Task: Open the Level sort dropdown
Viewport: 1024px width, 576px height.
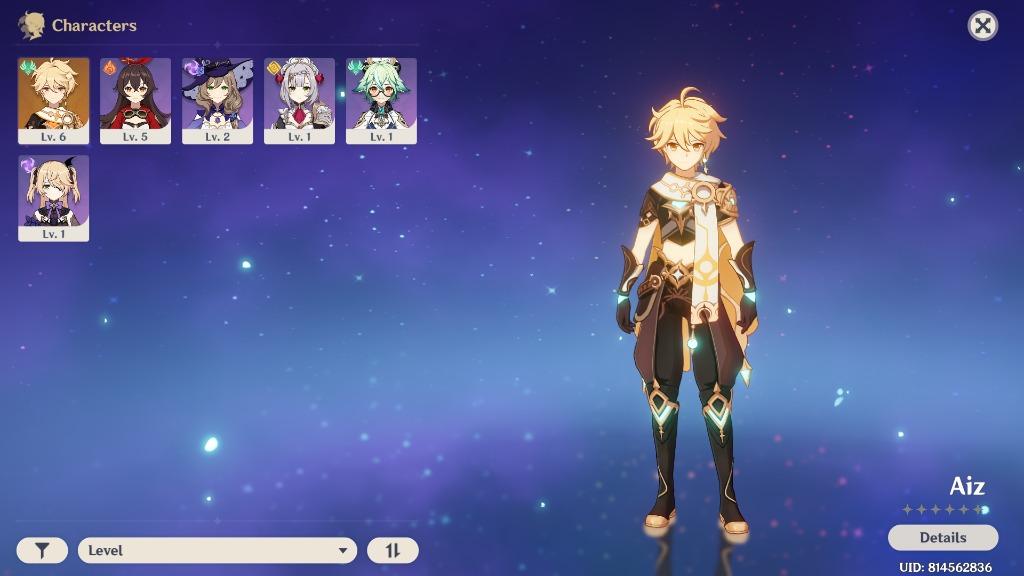Action: click(217, 550)
